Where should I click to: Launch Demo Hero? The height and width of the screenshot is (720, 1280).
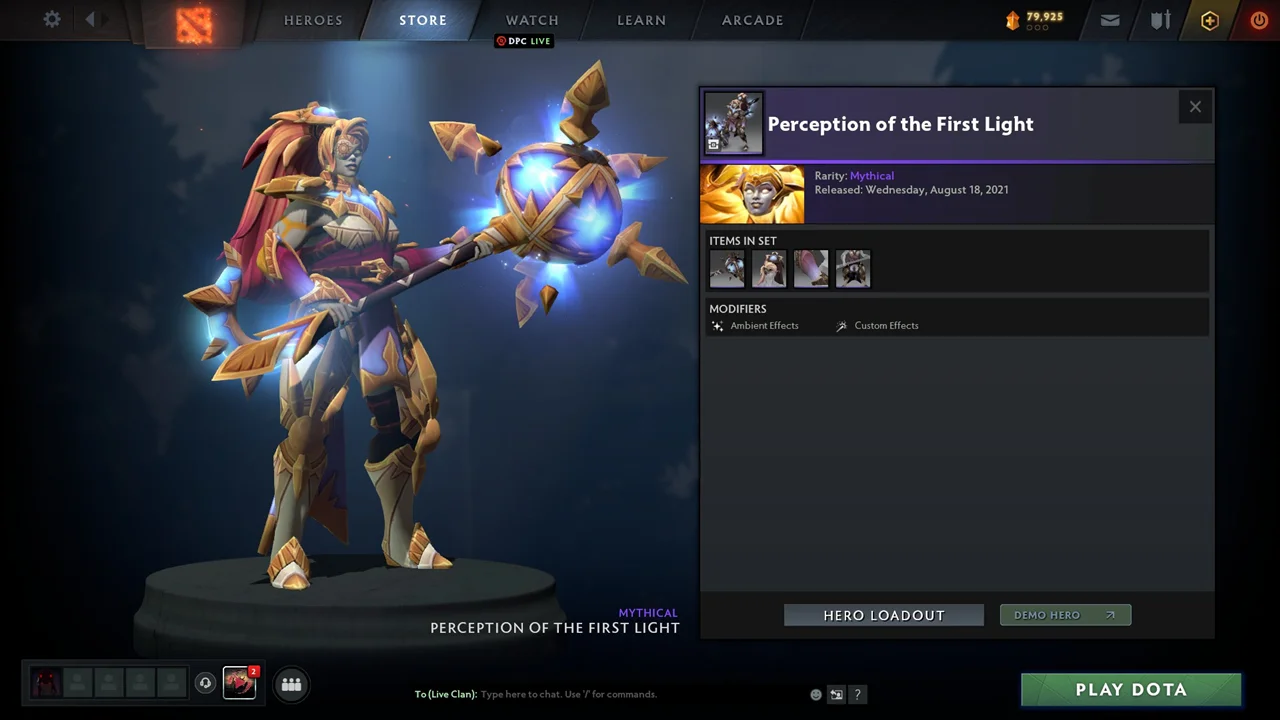click(1065, 615)
